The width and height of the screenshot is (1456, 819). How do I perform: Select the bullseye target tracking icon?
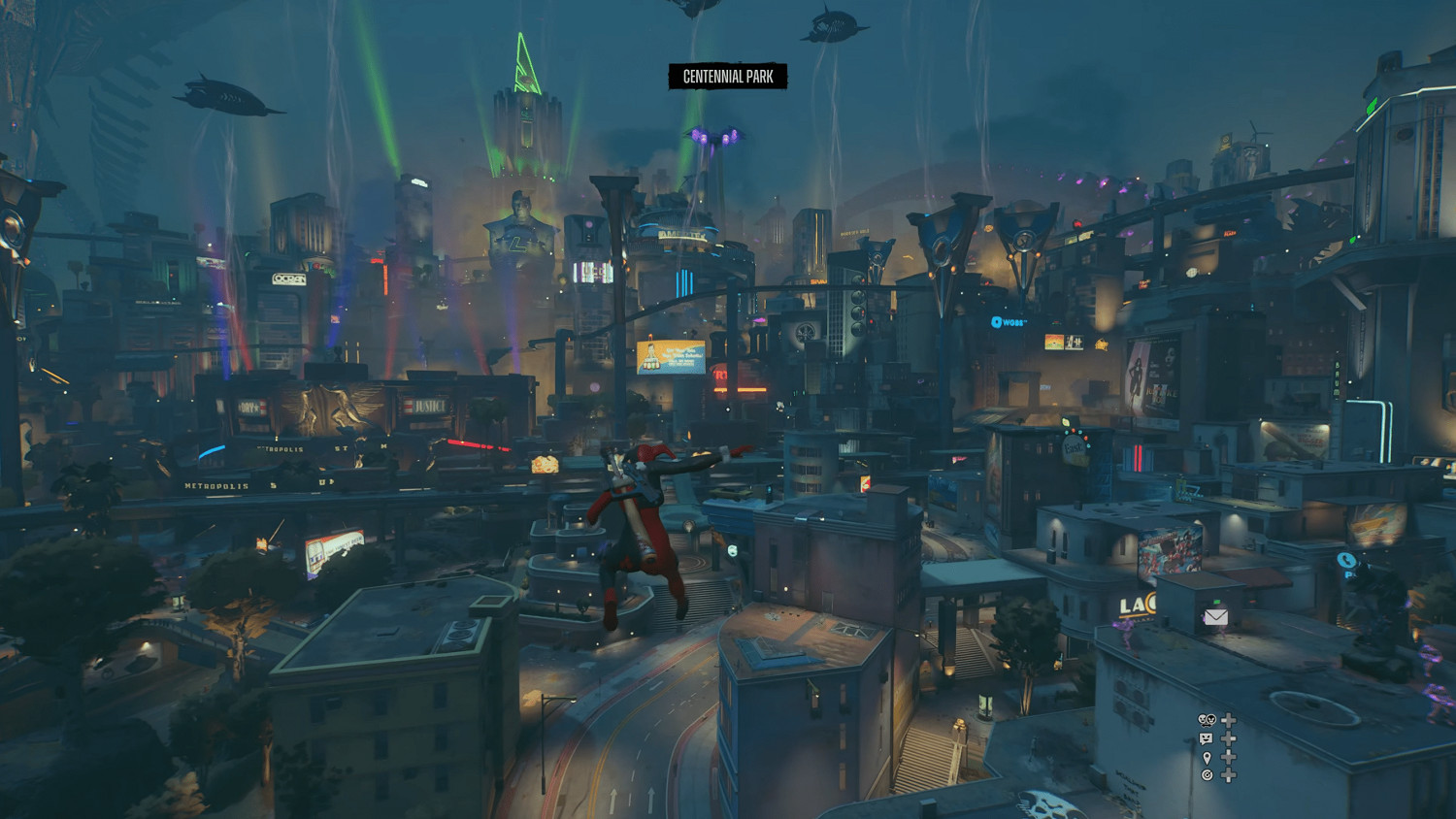pyautogui.click(x=1207, y=775)
